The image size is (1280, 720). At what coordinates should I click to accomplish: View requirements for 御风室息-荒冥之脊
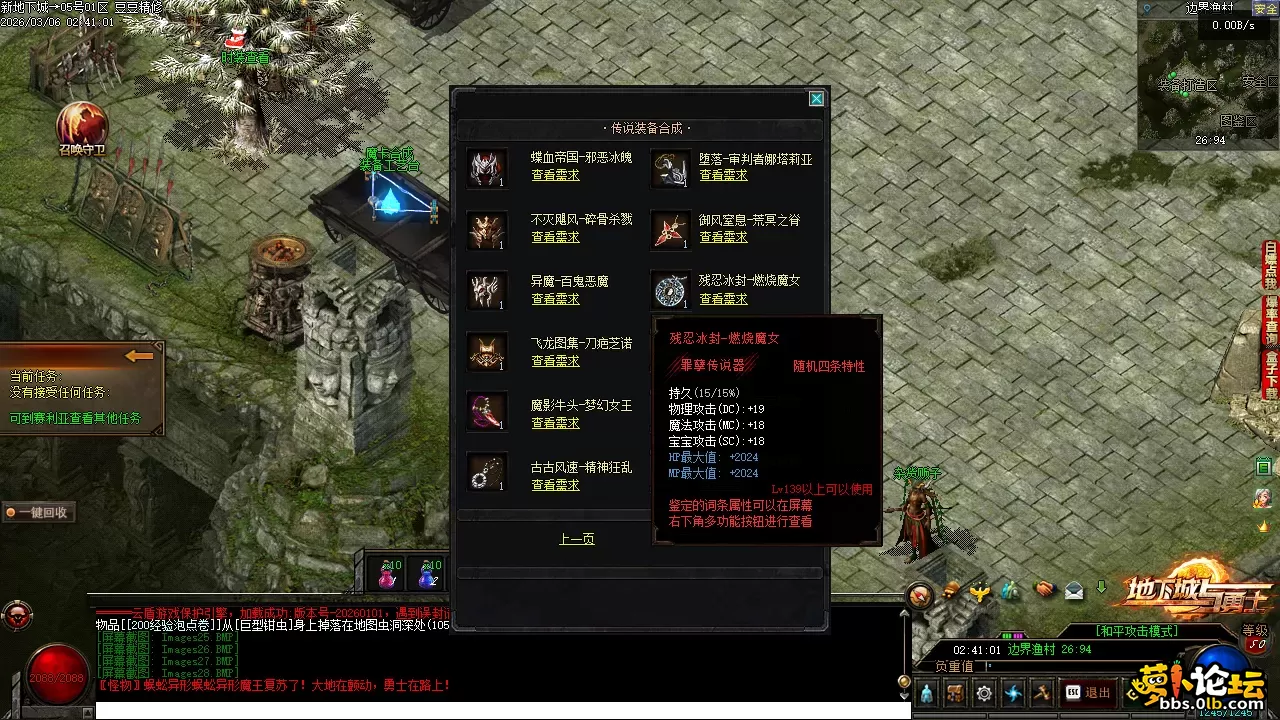tap(723, 237)
